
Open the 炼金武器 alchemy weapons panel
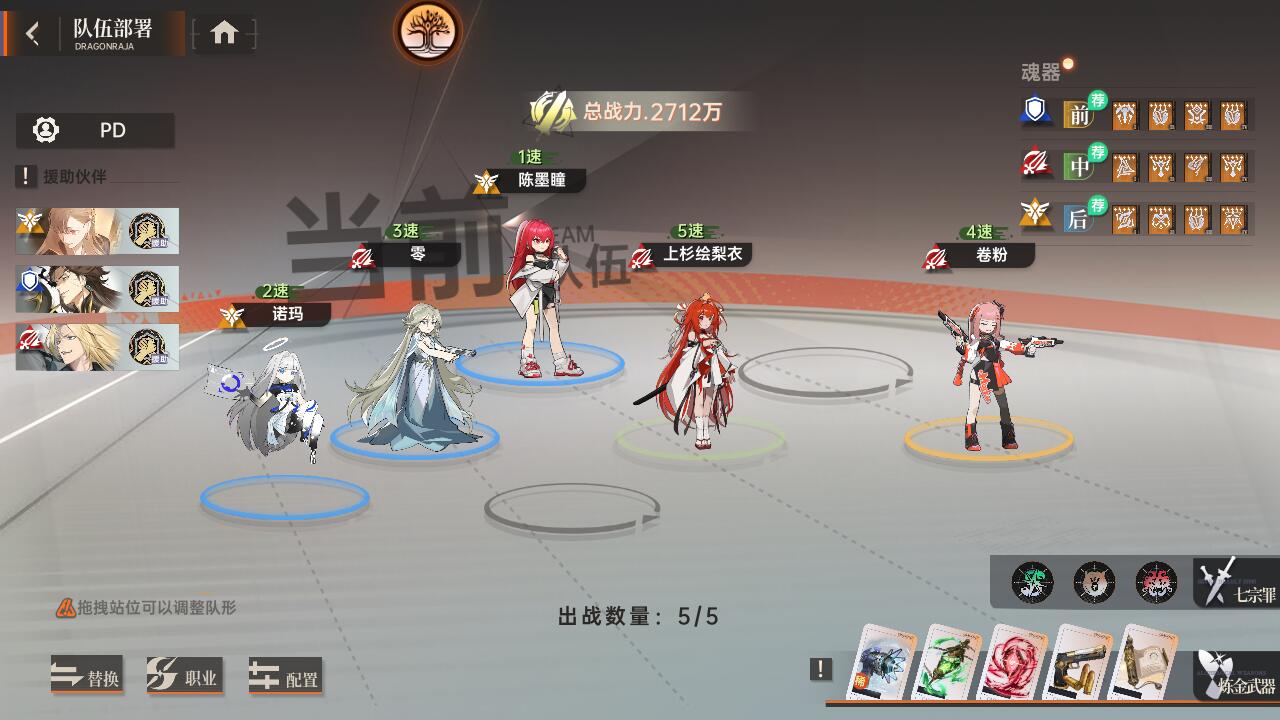pos(1238,676)
